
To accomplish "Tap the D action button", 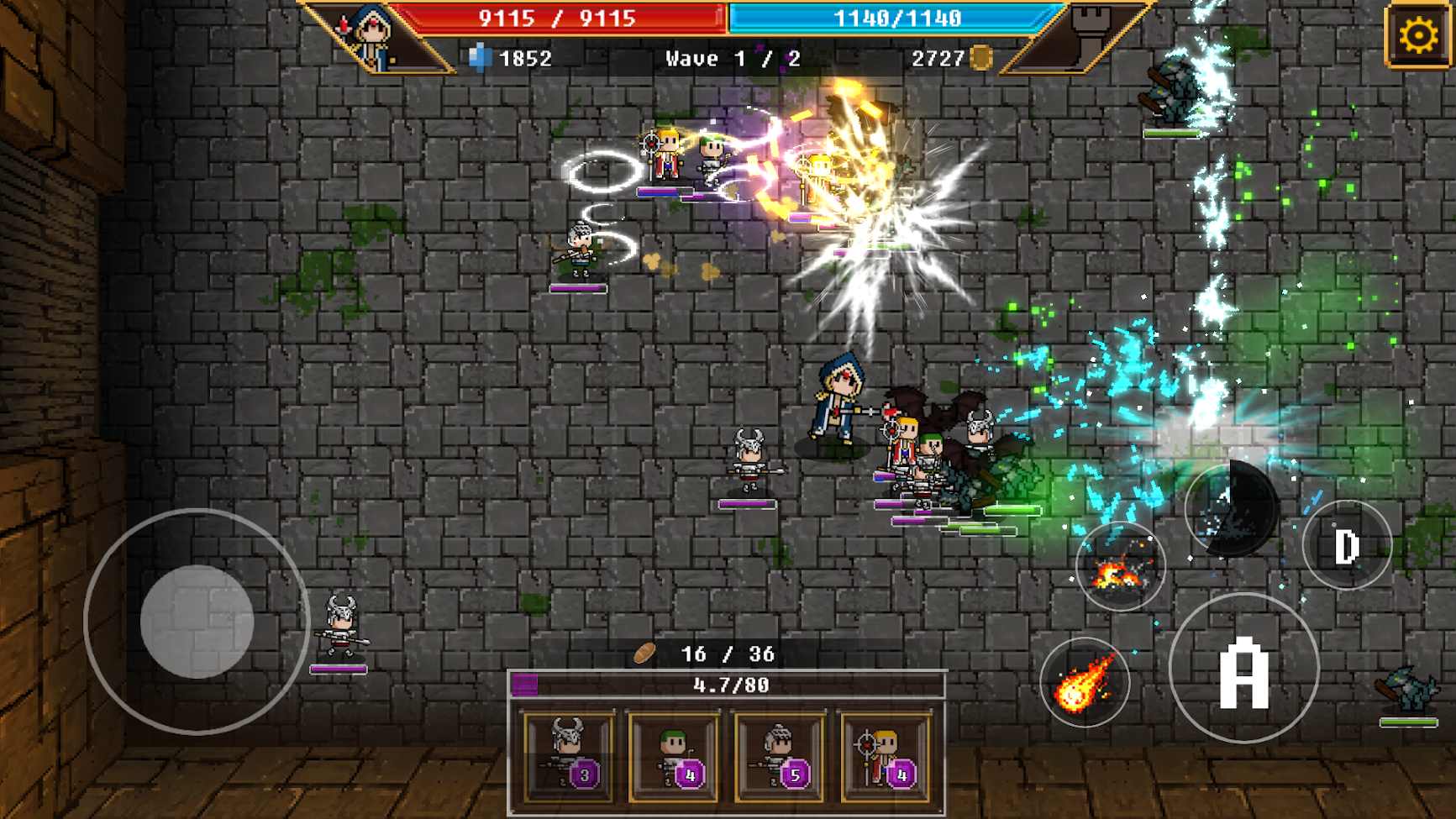I will point(1347,546).
